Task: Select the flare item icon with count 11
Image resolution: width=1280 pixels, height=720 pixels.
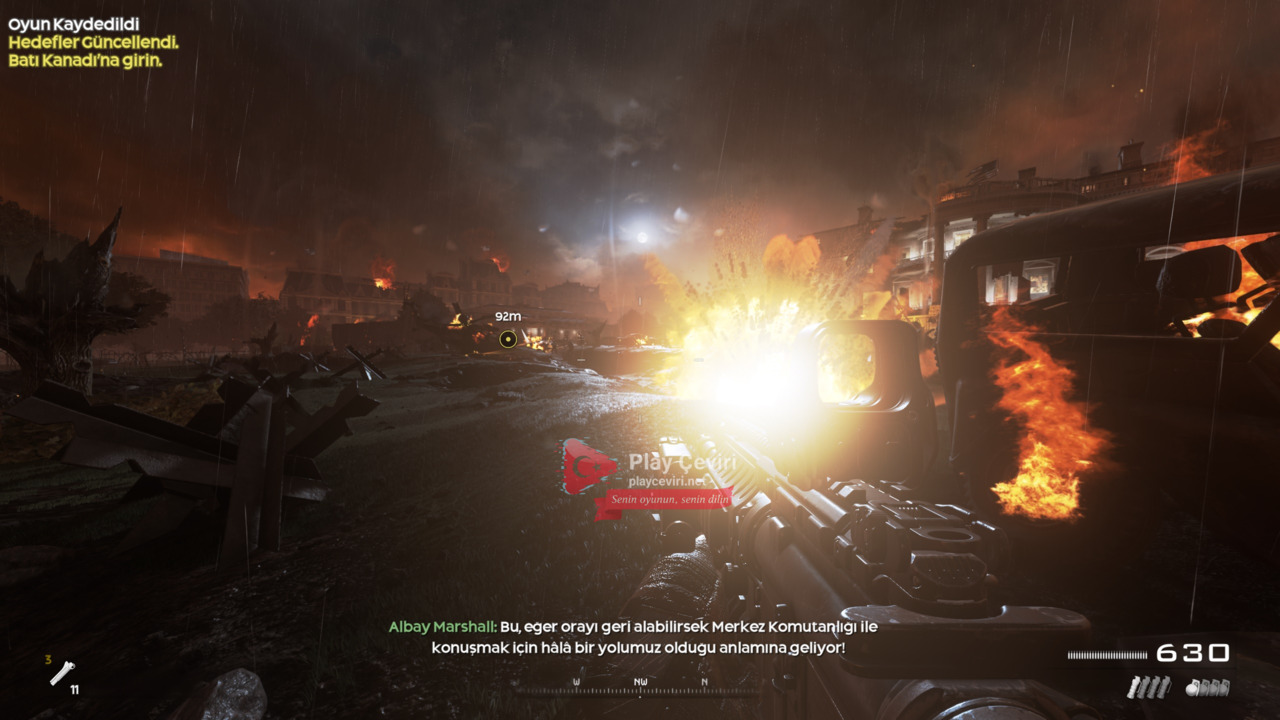Action: 63,674
